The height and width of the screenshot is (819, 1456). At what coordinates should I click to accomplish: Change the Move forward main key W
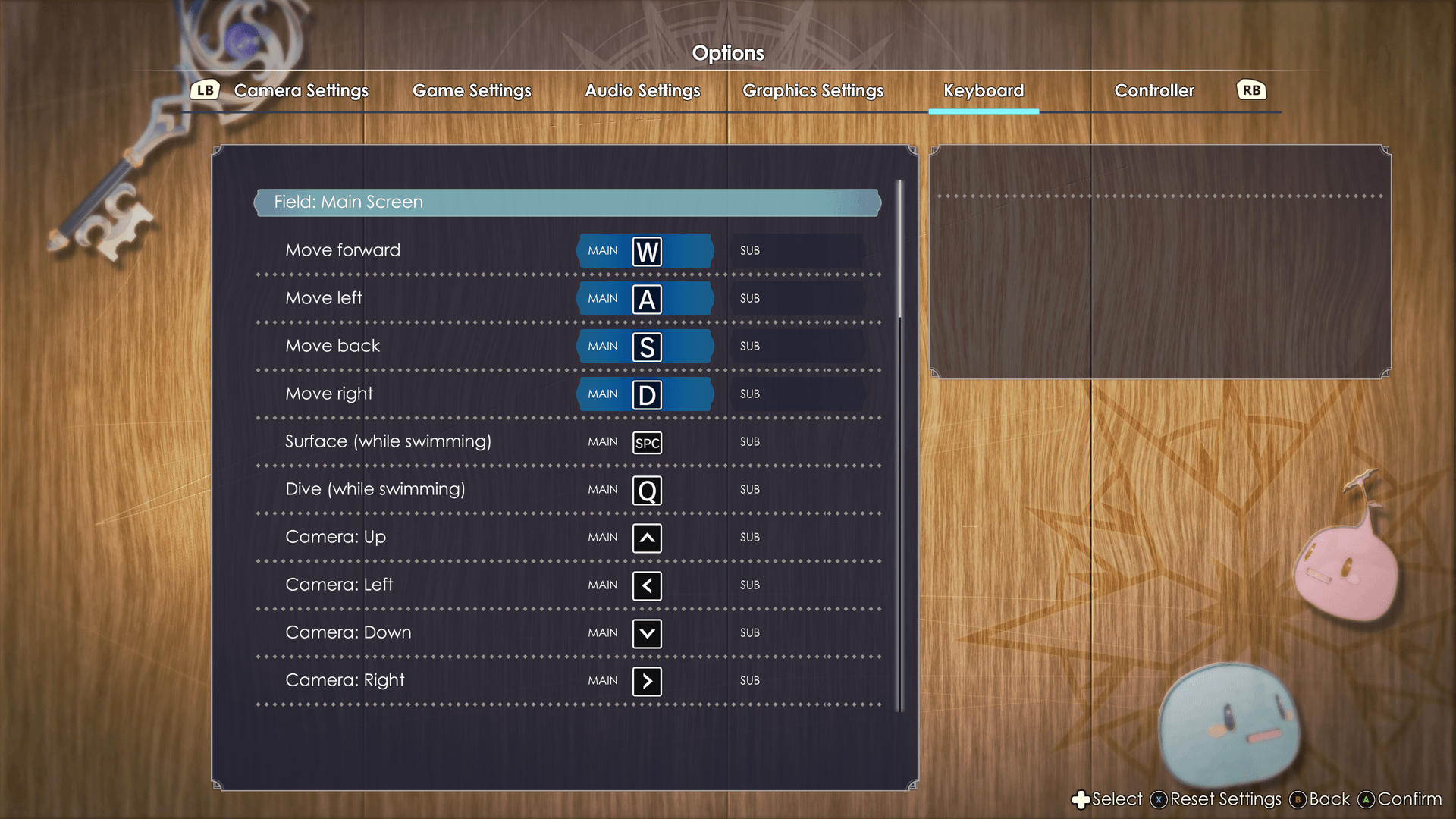[646, 251]
